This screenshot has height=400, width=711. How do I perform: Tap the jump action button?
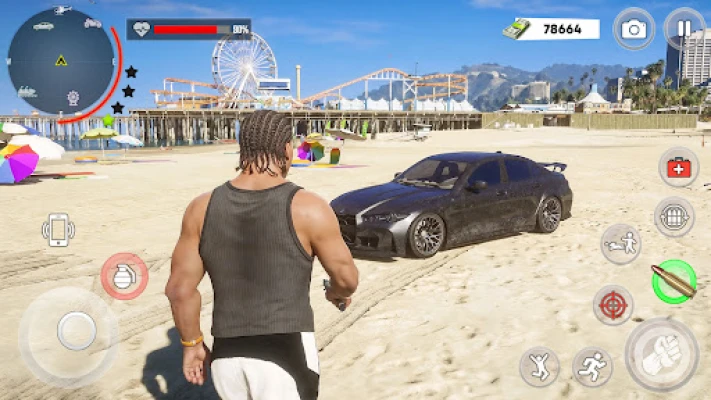[539, 367]
